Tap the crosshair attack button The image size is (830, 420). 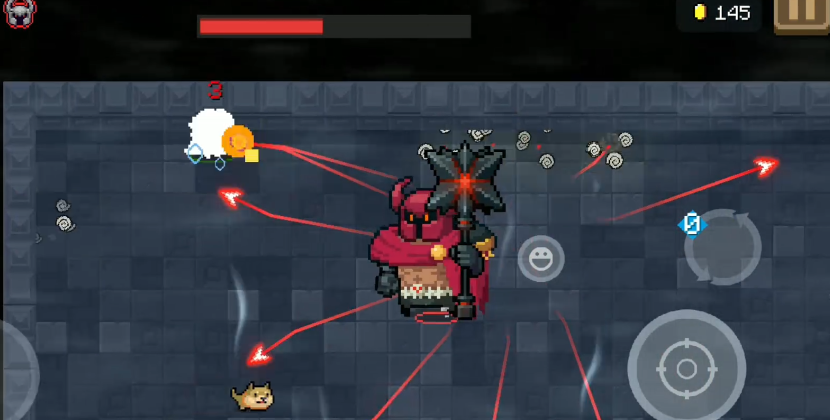coord(686,369)
